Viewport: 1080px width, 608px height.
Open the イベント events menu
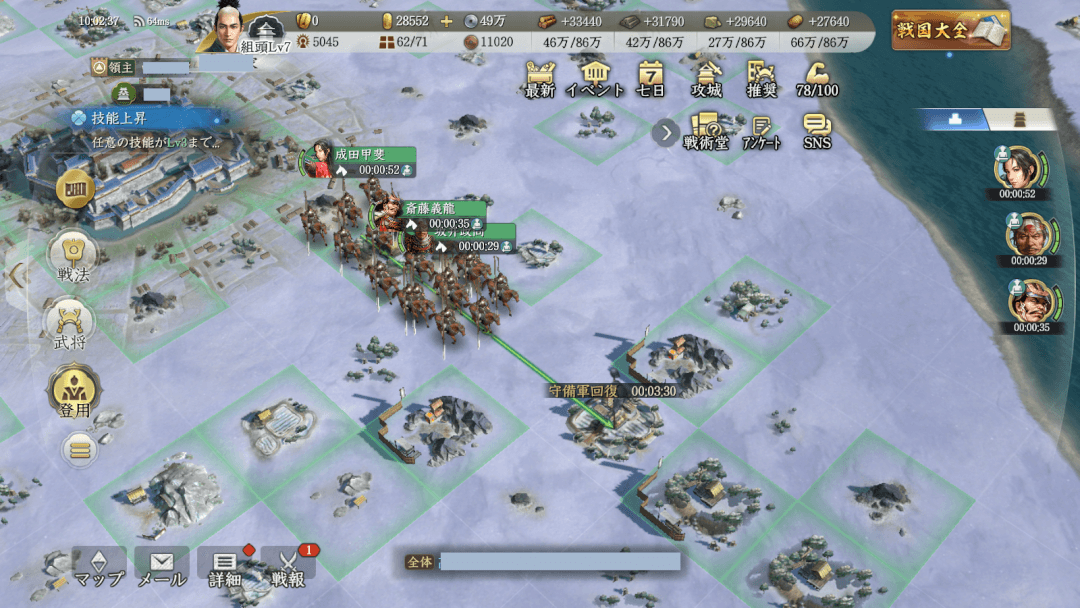595,78
